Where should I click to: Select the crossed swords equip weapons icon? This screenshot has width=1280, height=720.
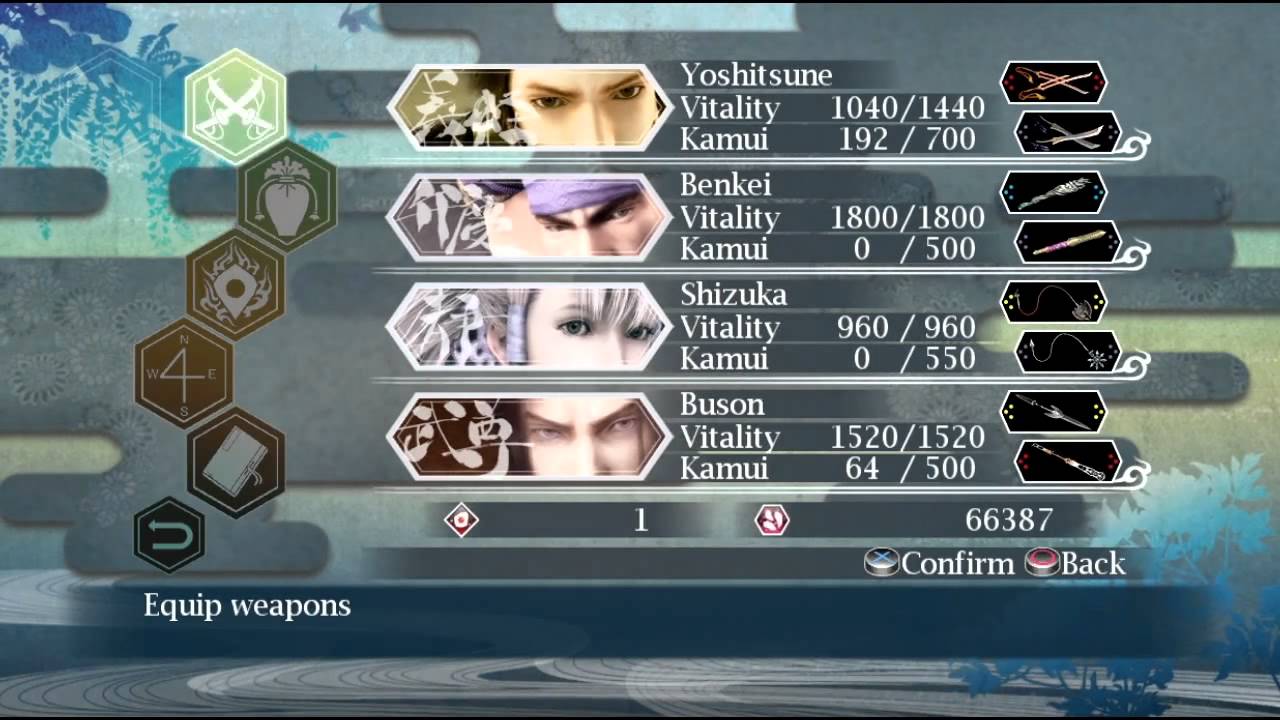235,106
